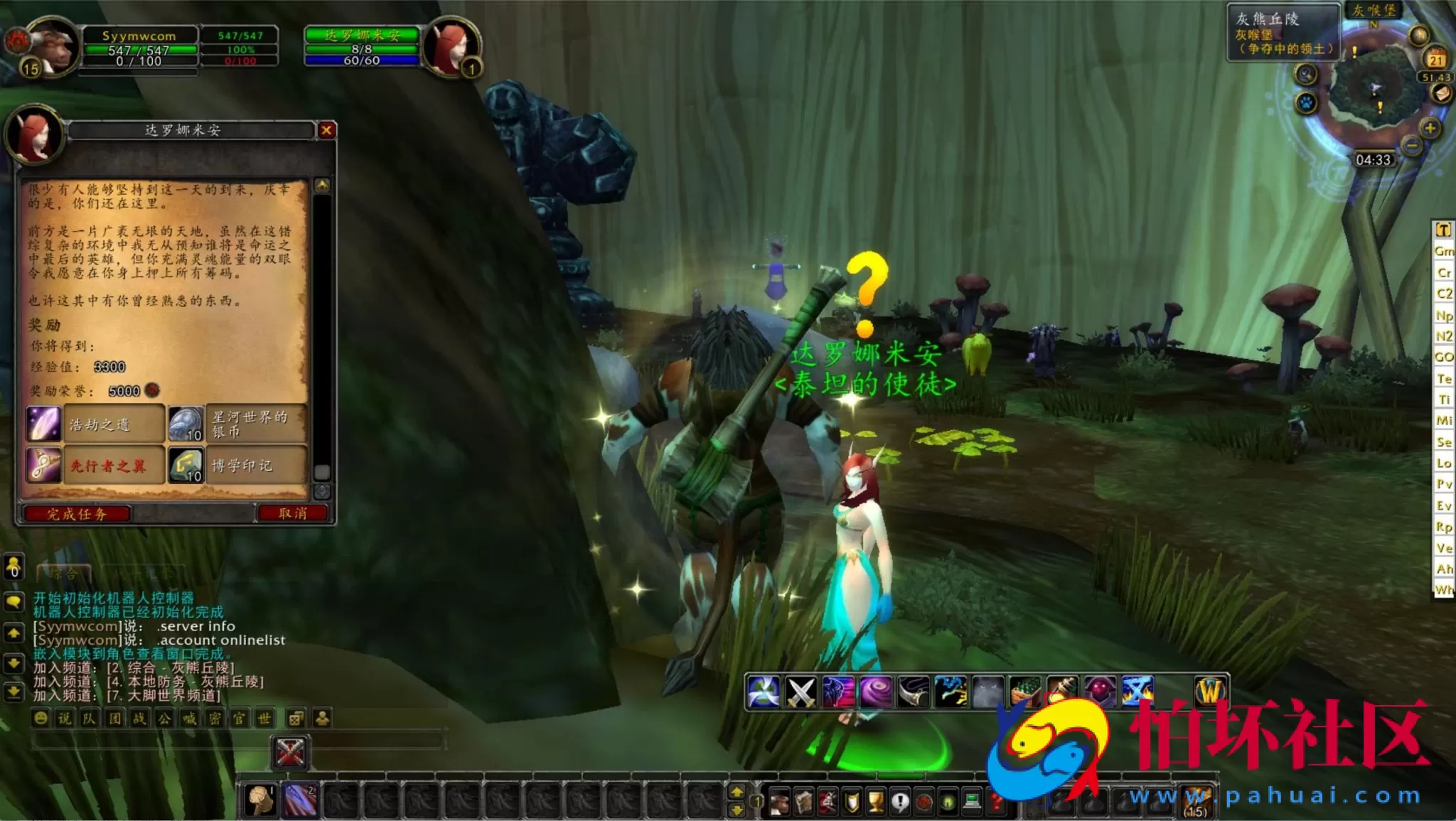Zoom out the minimap with minus button
The image size is (1456, 821).
1411,146
